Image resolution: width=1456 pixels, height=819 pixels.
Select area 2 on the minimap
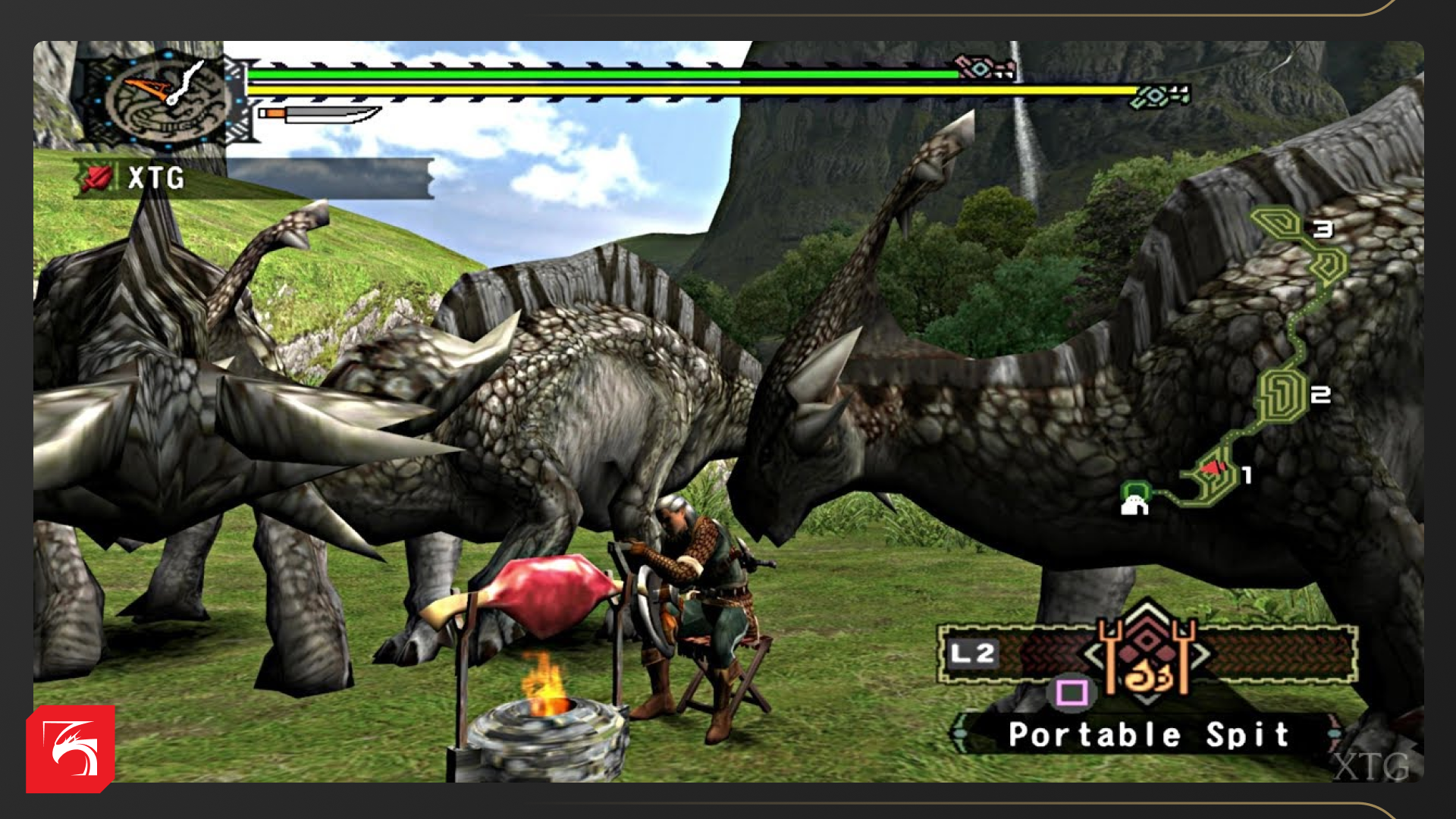click(1282, 395)
